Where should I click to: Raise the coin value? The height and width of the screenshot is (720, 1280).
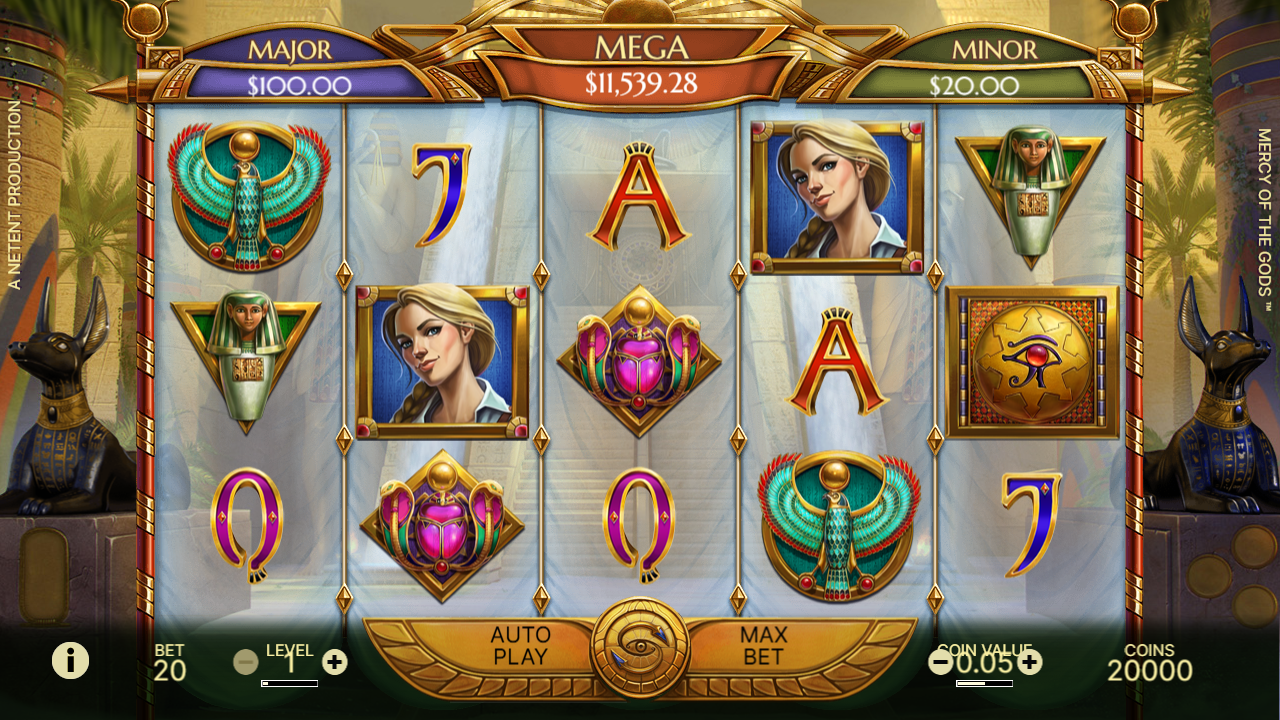(x=1029, y=662)
